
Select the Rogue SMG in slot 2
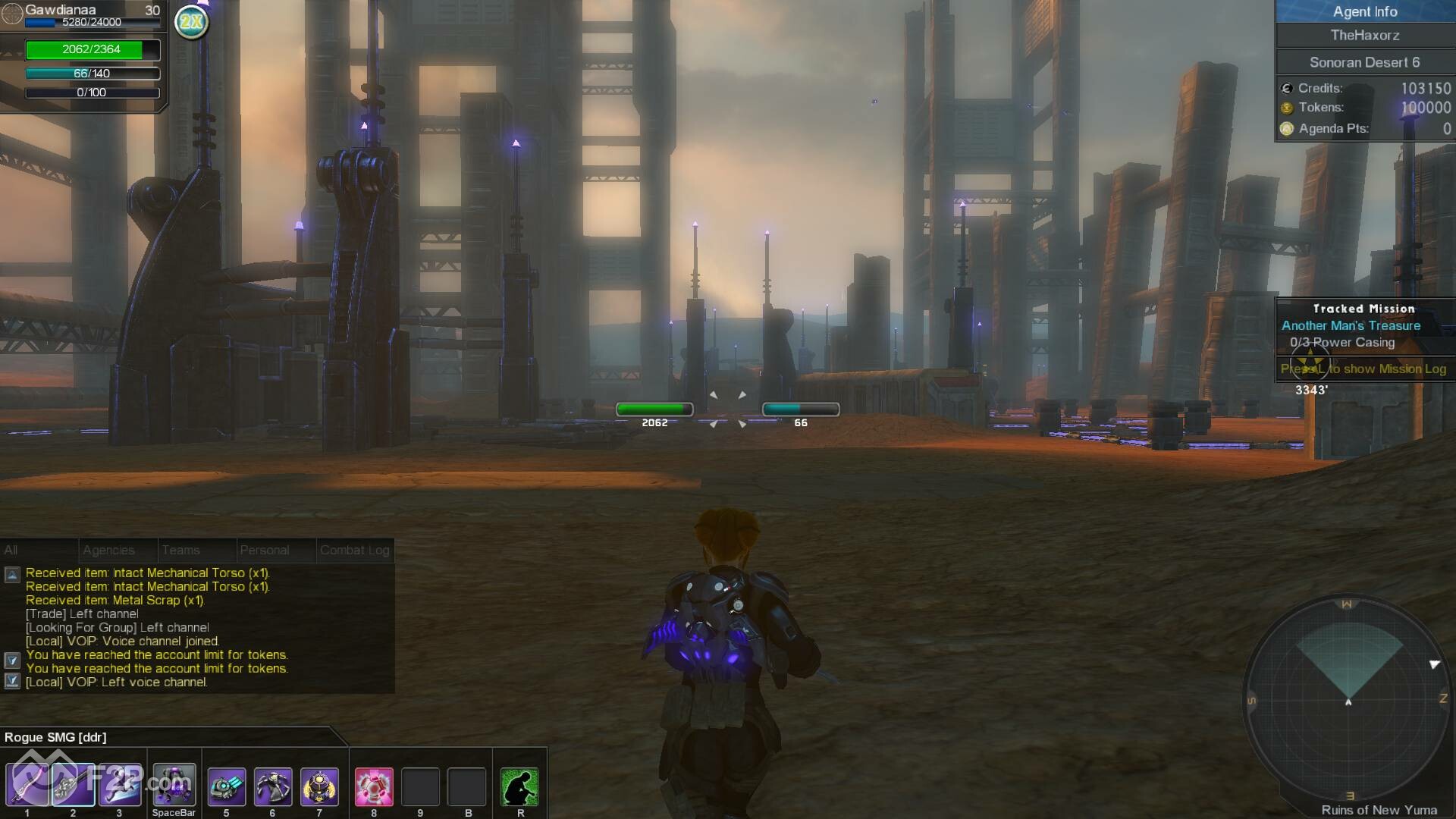click(x=74, y=785)
